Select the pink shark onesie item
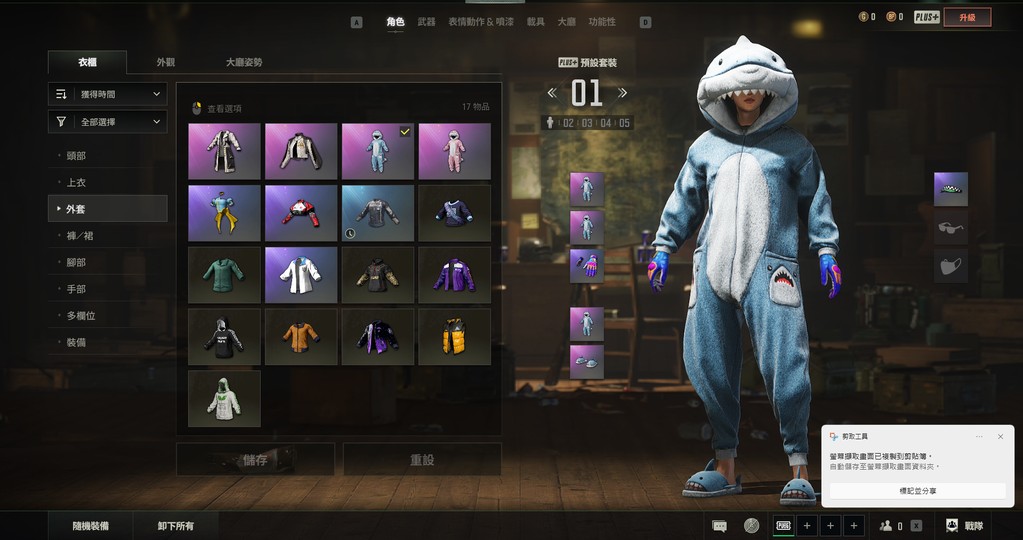Image resolution: width=1023 pixels, height=540 pixels. coord(454,151)
